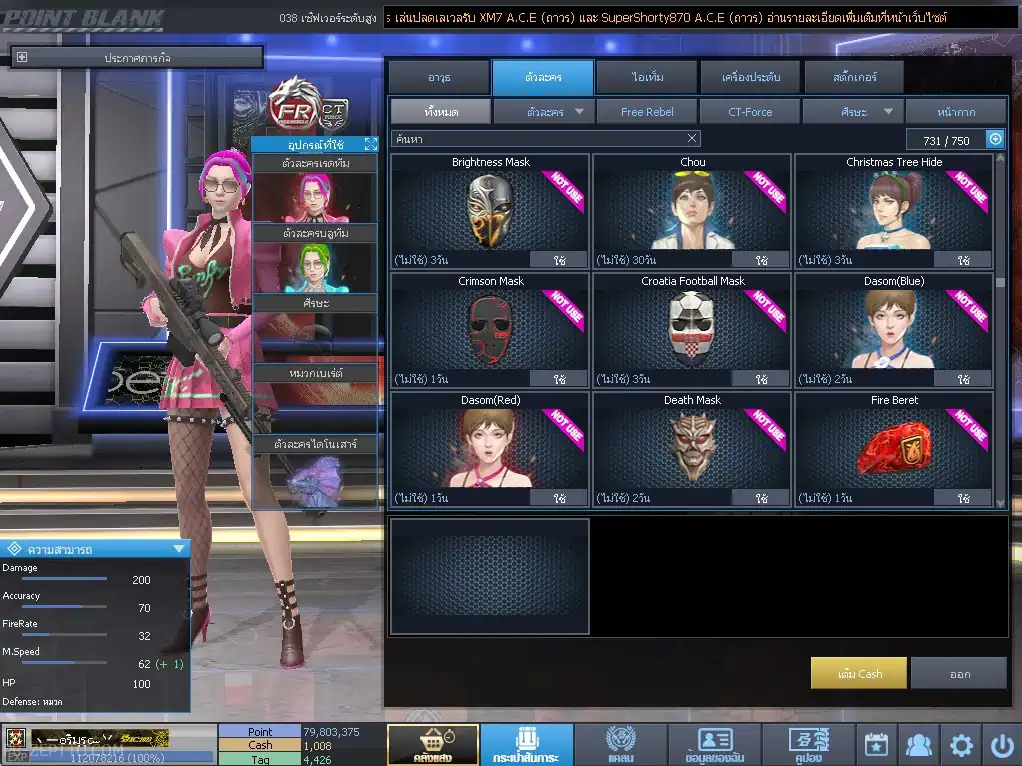Choose the หน้ากาก mask filter
1022x766 pixels.
pos(956,112)
